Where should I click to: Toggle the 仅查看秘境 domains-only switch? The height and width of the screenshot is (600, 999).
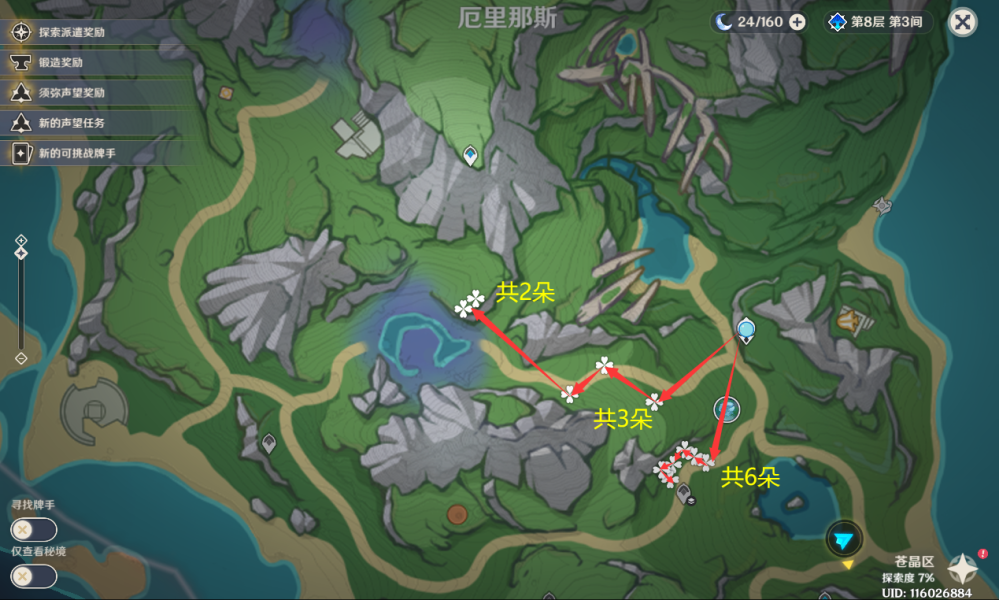point(33,576)
